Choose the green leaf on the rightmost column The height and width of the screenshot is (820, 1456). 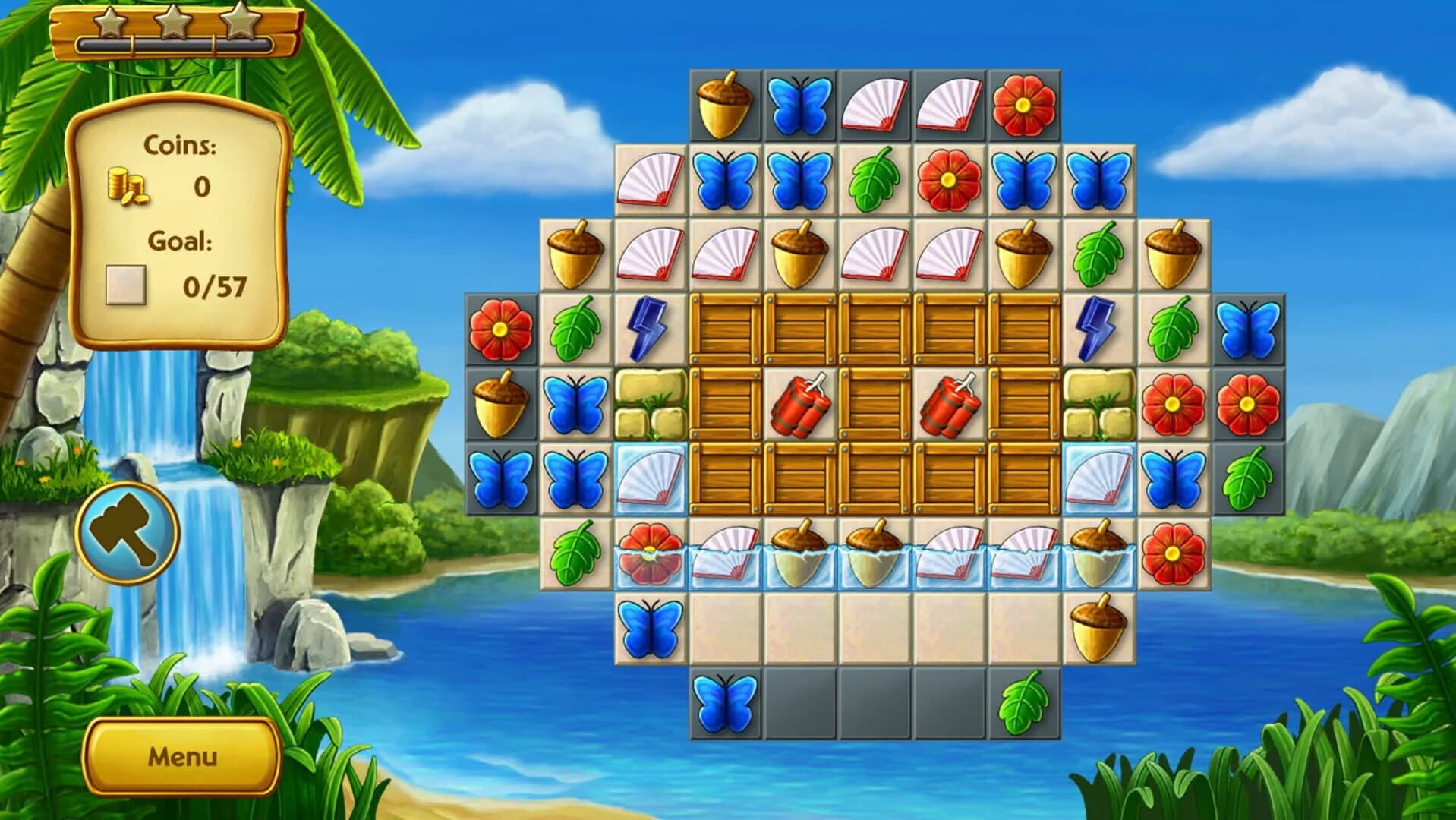(x=1247, y=479)
